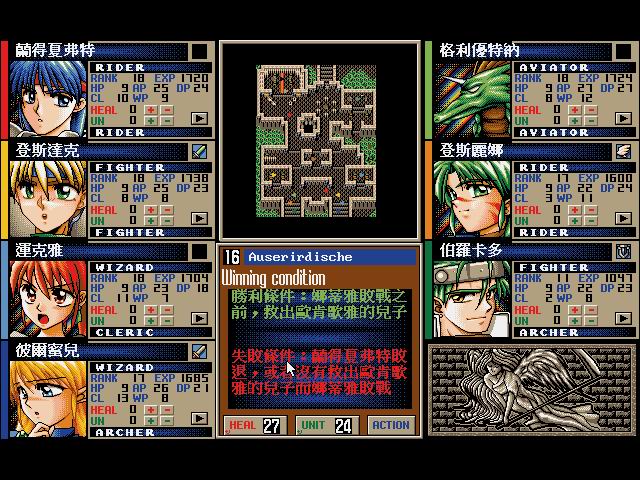This screenshot has width=640, height=480.
Task: Select the armor item slot of the headband Fighter
Action: pos(622,251)
